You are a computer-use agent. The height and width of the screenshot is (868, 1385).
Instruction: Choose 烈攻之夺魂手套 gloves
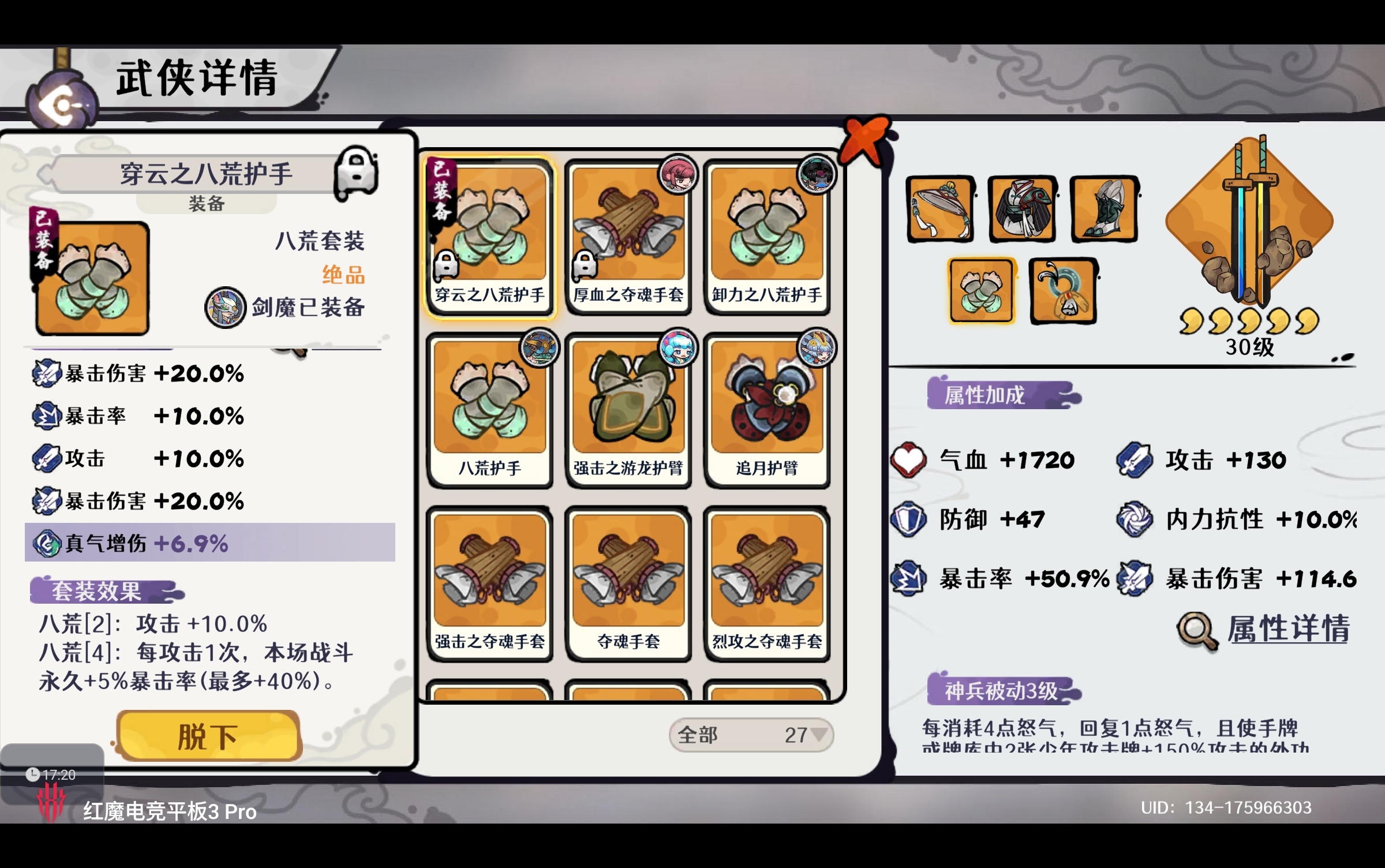click(x=766, y=583)
